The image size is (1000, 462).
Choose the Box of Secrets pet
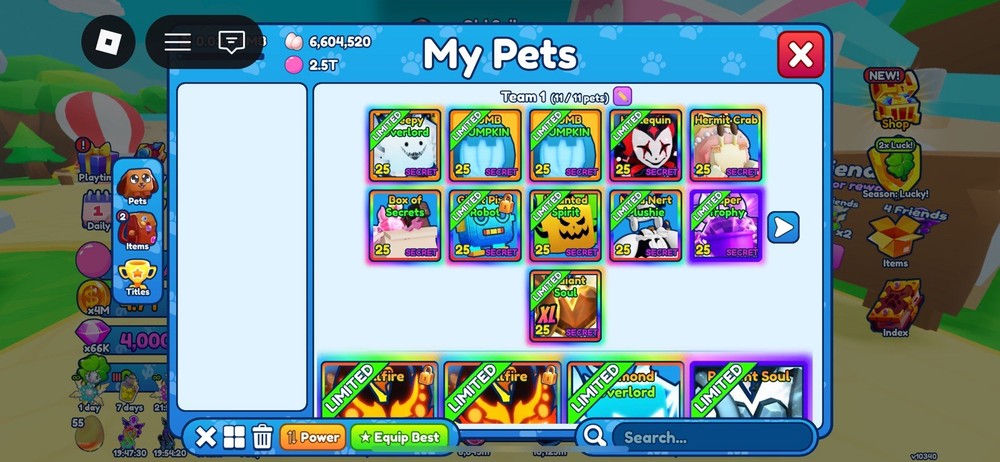[405, 226]
